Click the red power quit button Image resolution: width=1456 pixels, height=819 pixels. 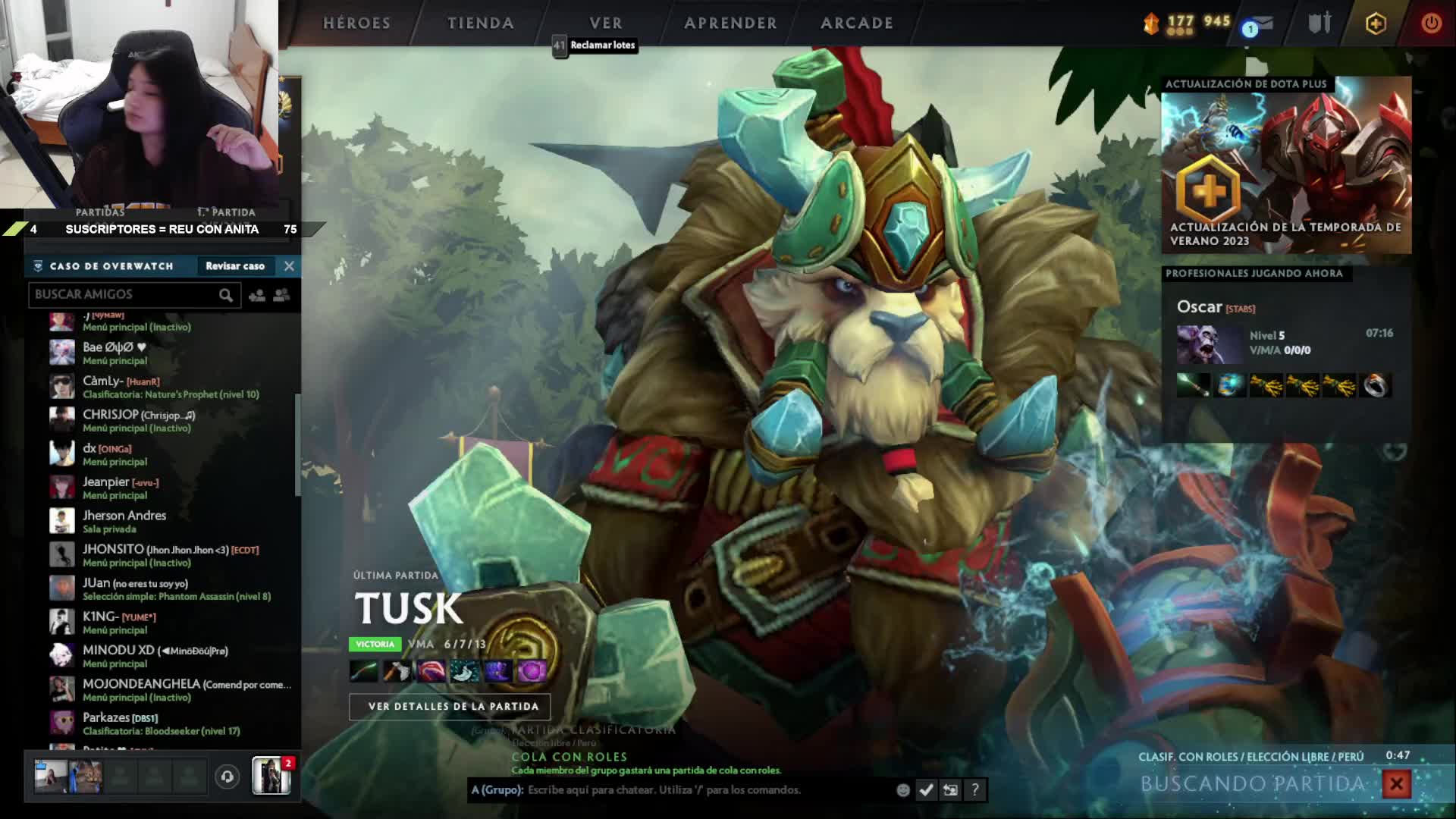1431,24
